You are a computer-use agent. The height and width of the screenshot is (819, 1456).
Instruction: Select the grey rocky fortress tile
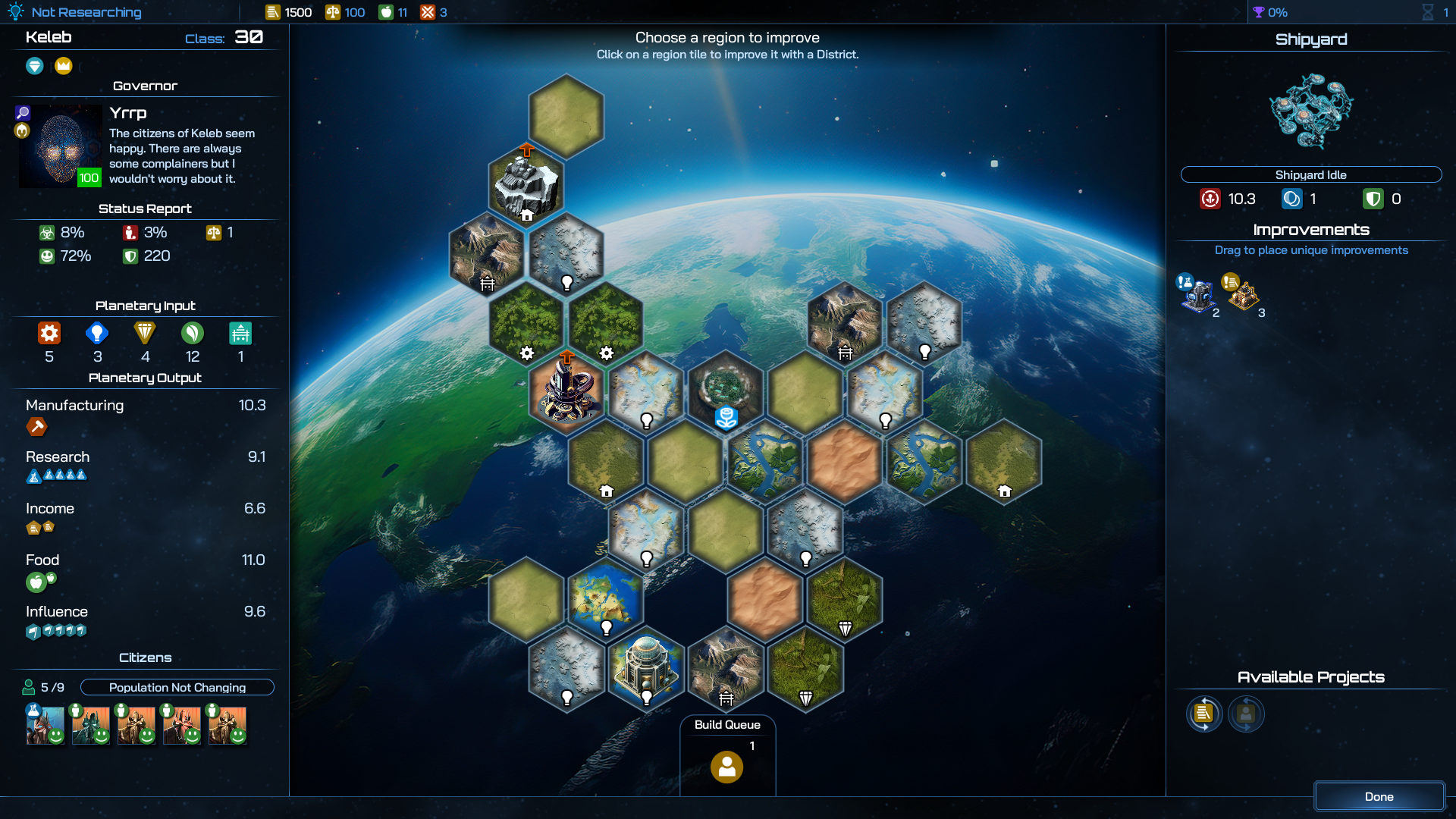[526, 185]
